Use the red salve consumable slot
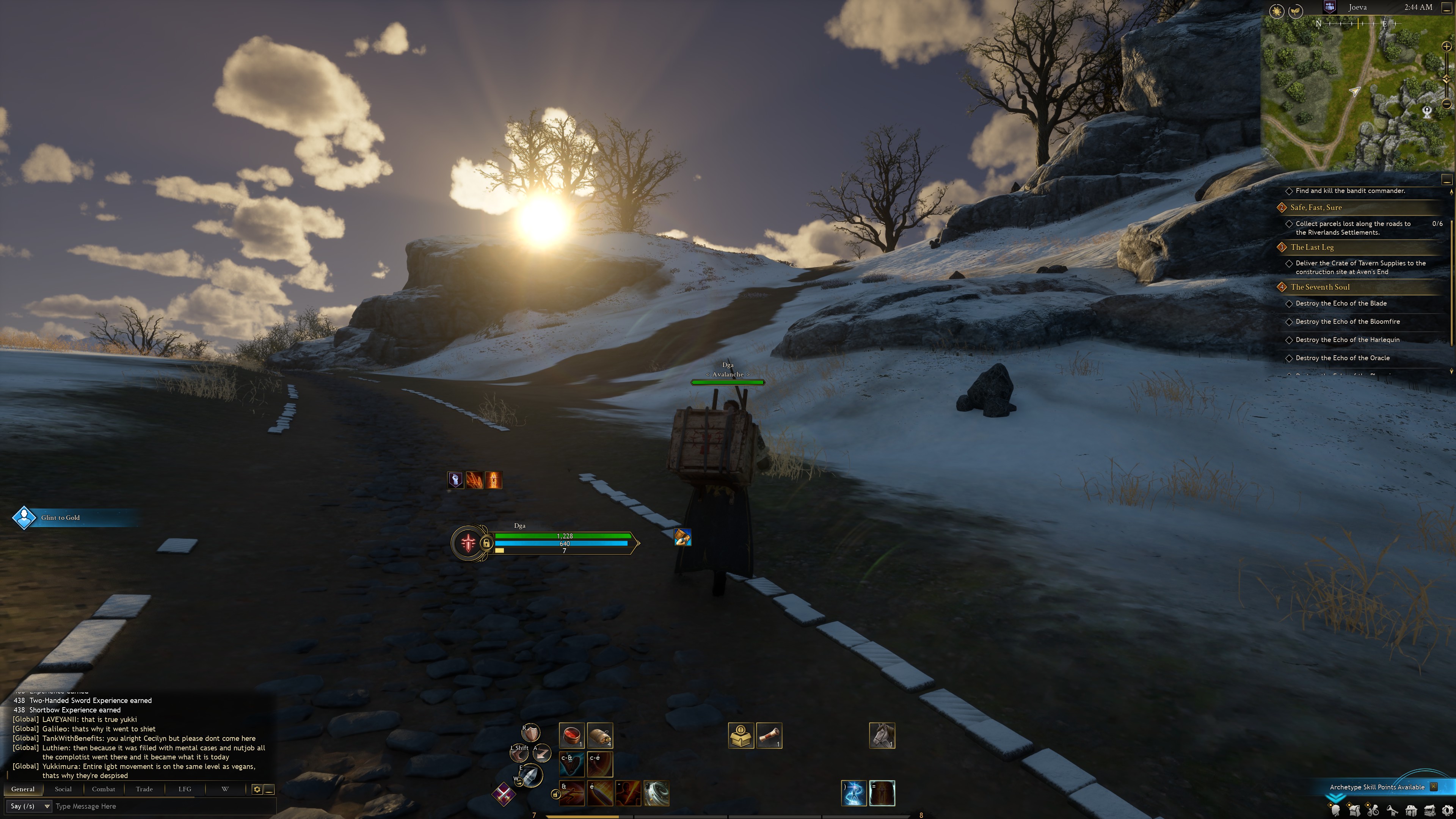1456x819 pixels. (x=571, y=735)
